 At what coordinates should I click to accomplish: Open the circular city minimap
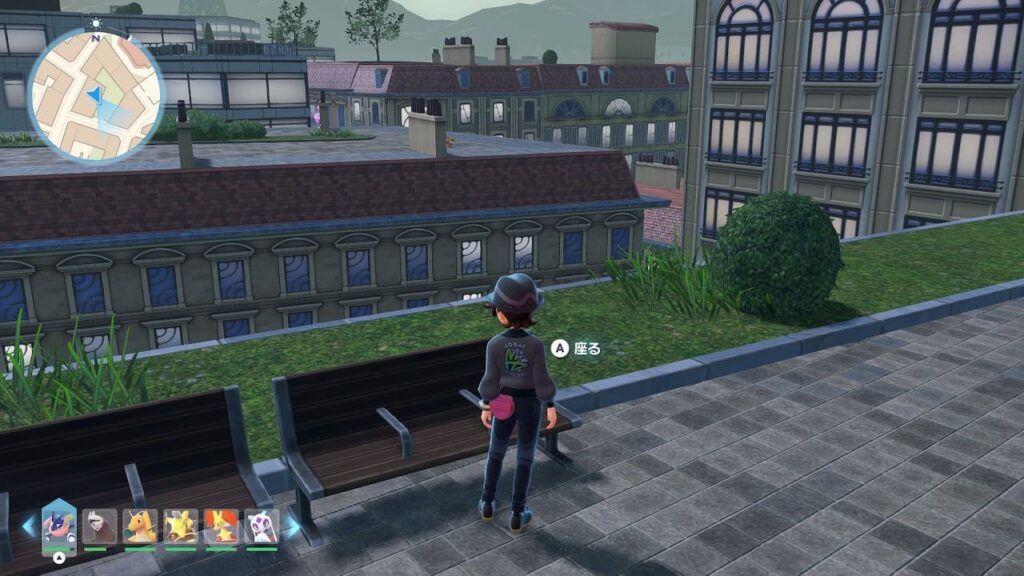click(96, 96)
